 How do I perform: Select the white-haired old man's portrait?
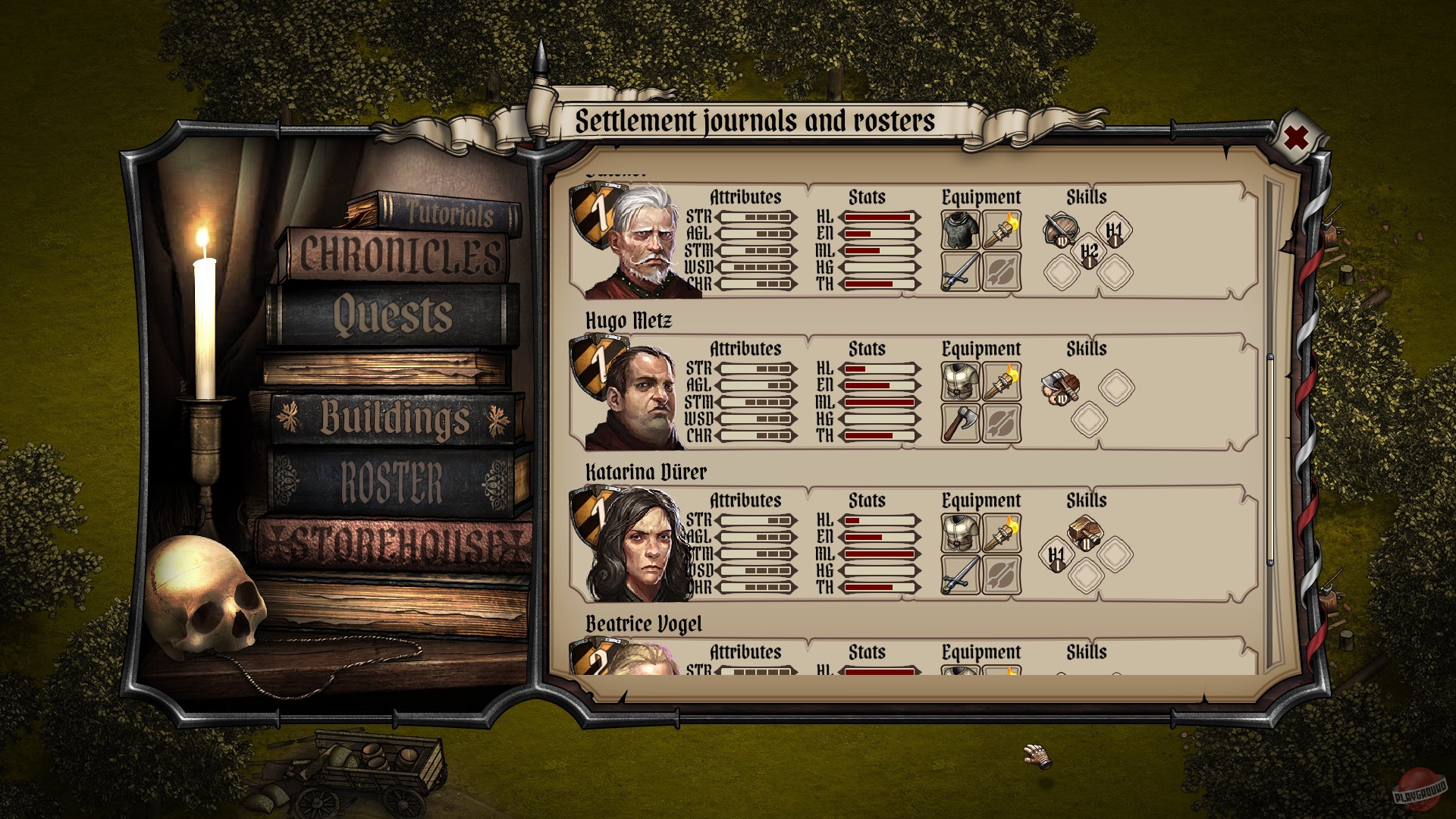coord(635,243)
